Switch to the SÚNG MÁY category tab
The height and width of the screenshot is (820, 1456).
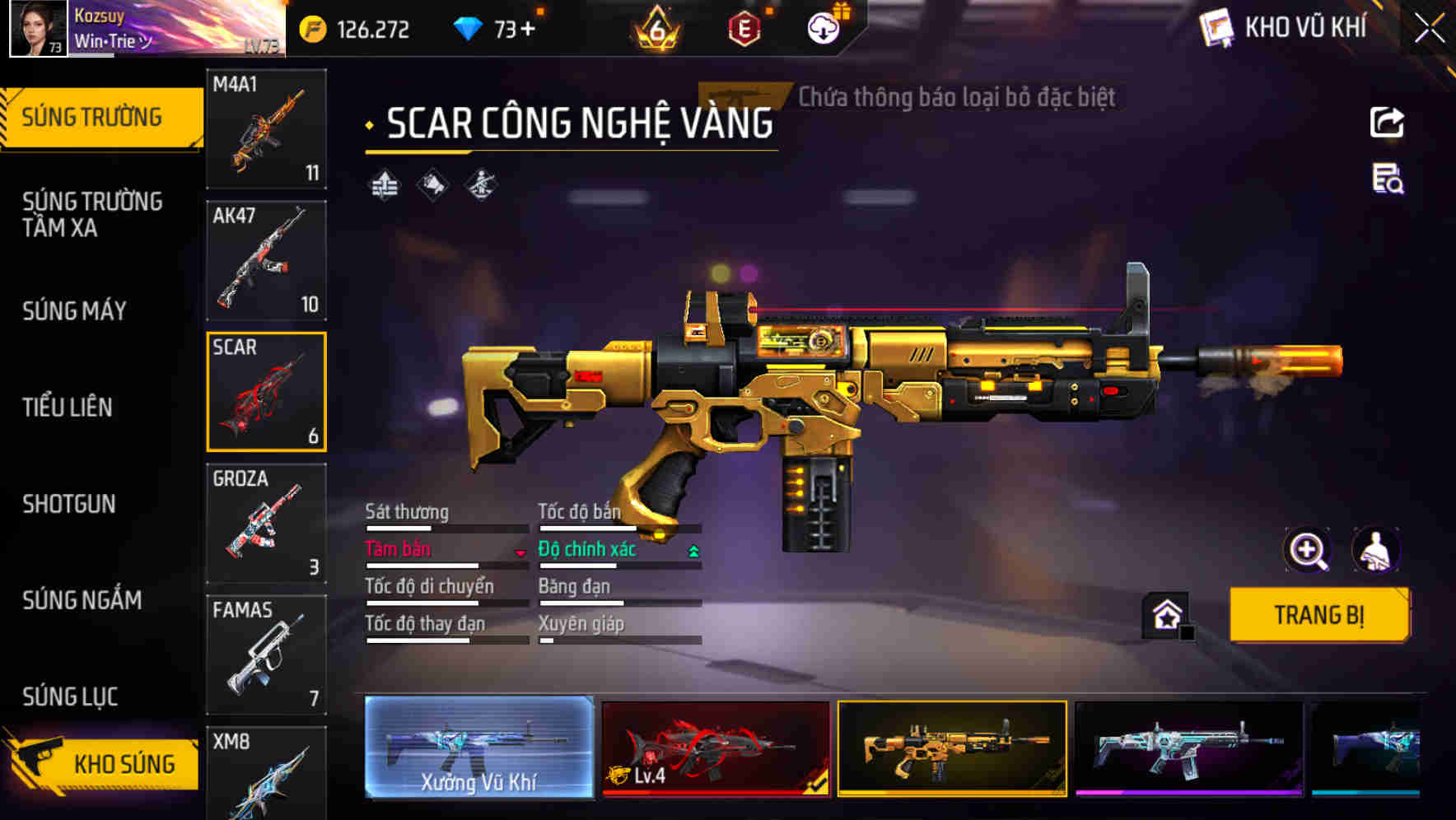pyautogui.click(x=74, y=311)
